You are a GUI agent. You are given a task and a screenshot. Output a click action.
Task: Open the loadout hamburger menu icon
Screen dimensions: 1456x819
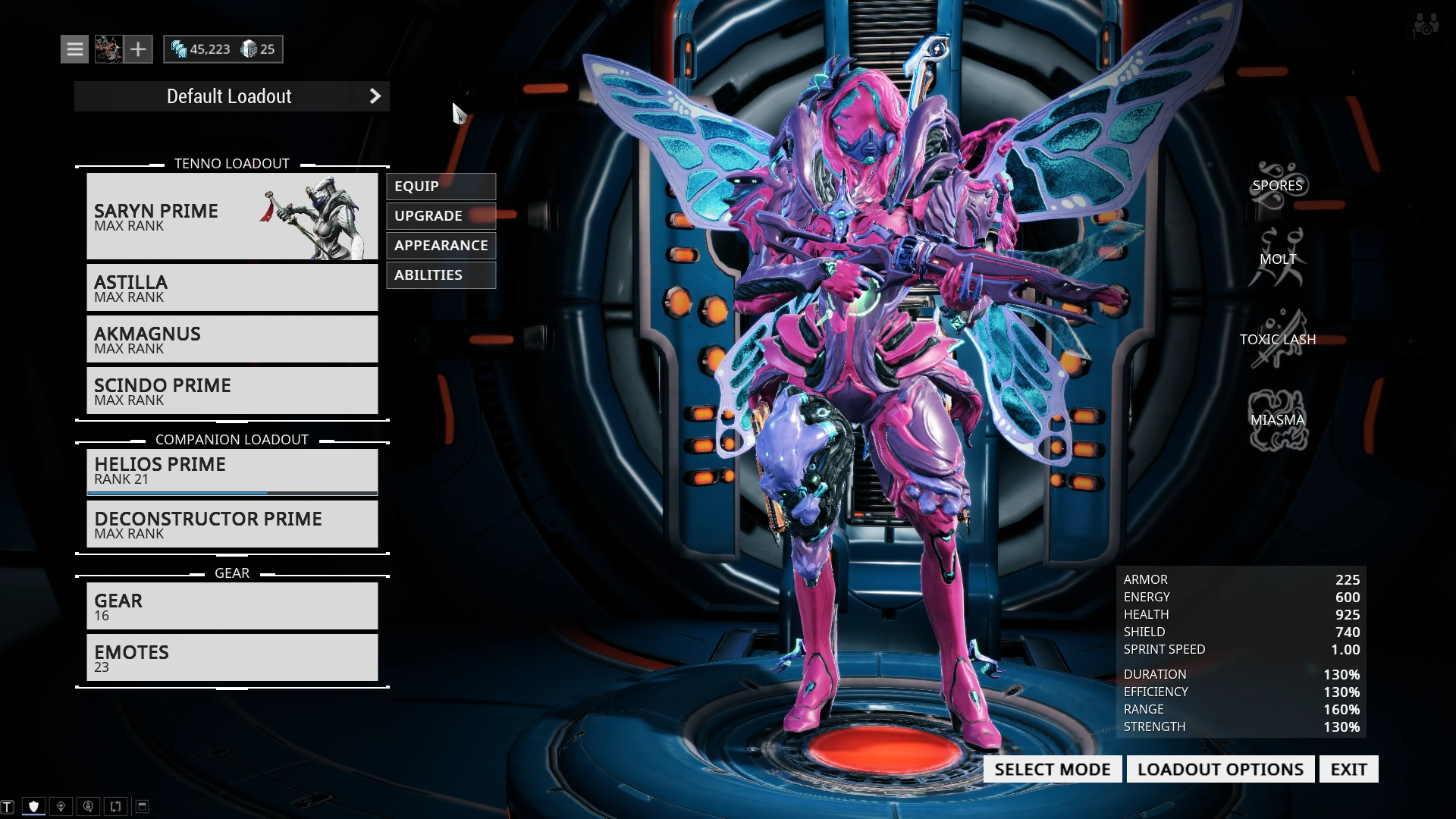[x=74, y=49]
